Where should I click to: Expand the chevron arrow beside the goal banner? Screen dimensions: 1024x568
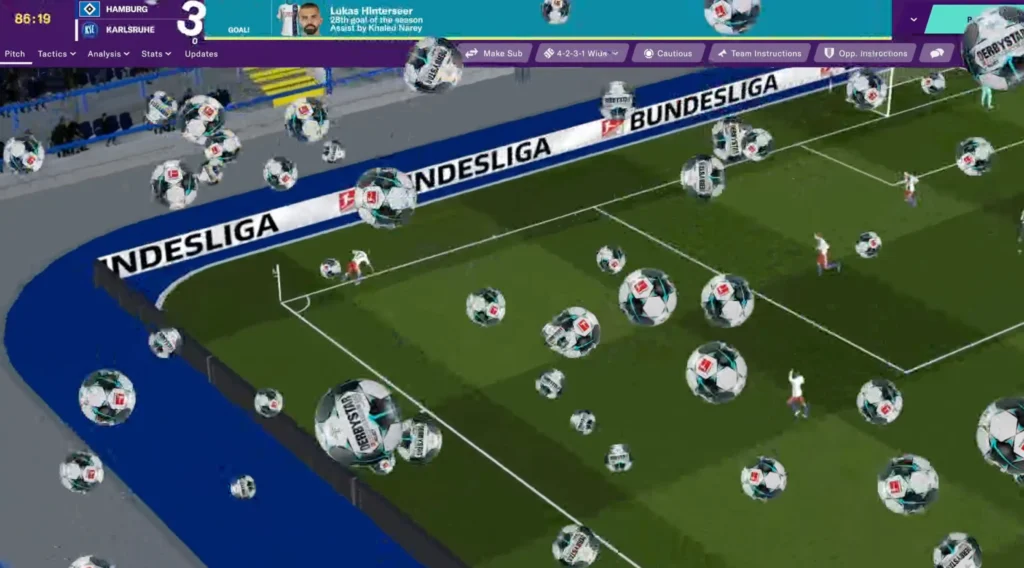[x=913, y=19]
